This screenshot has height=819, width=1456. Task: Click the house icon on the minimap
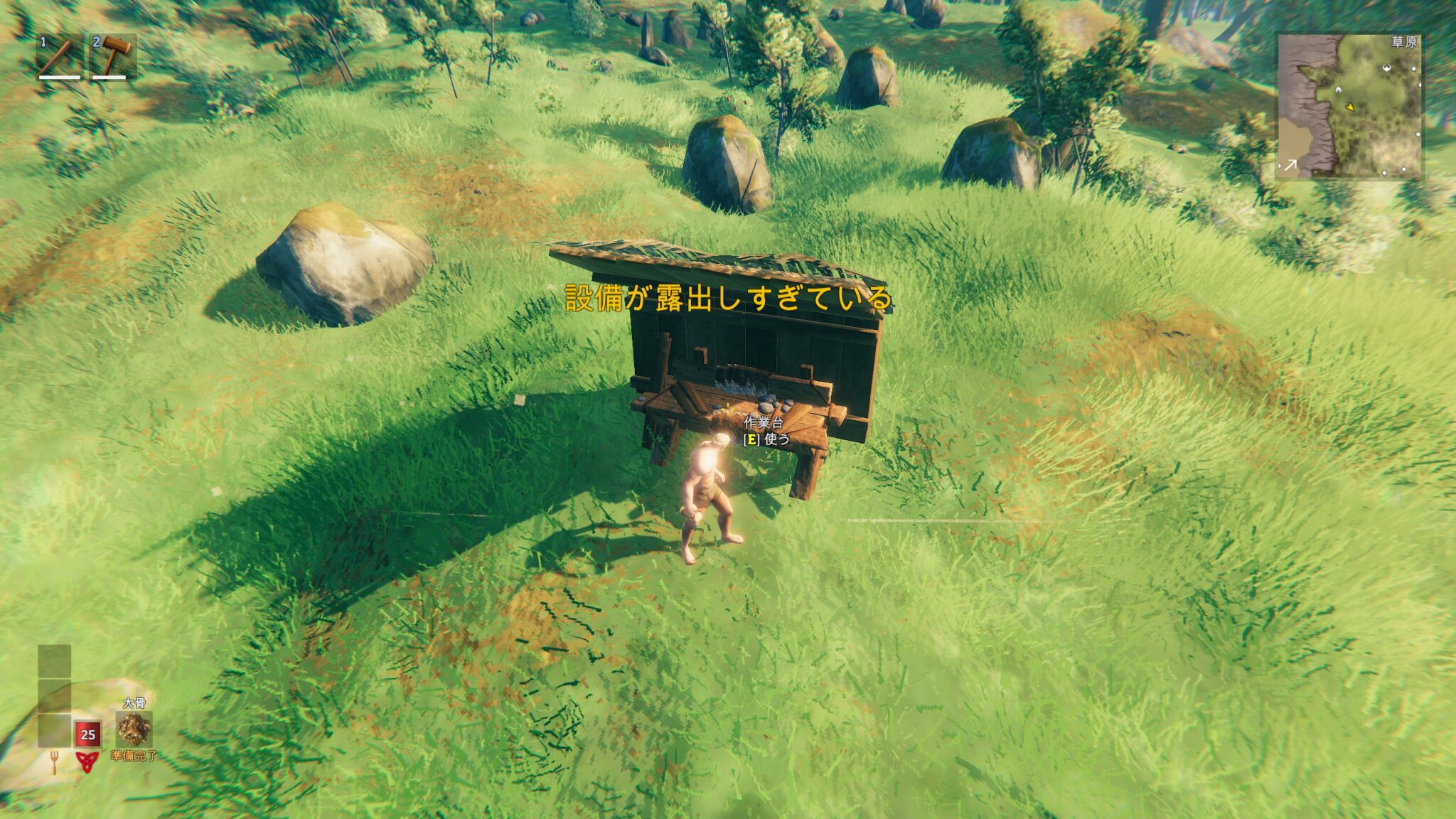[1339, 90]
